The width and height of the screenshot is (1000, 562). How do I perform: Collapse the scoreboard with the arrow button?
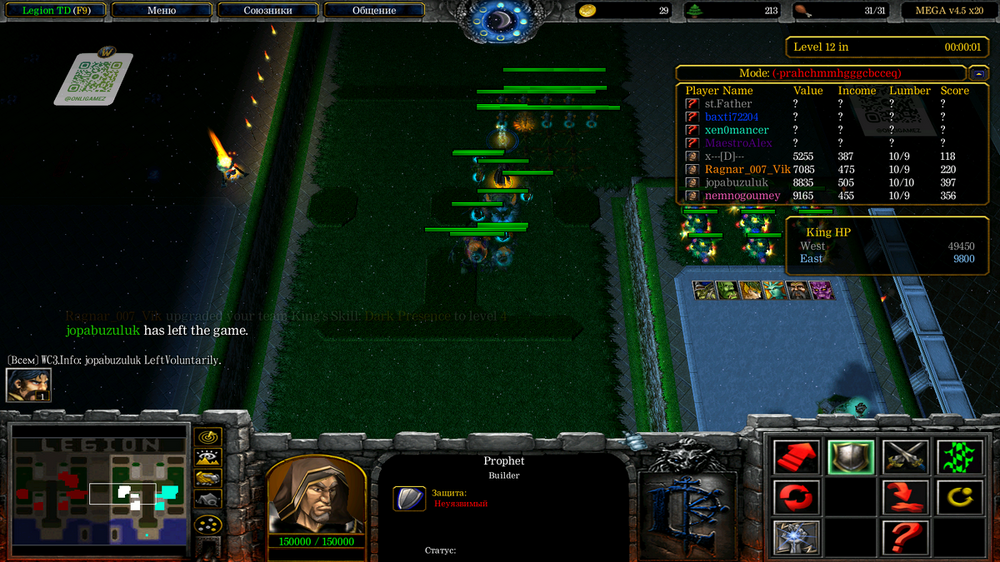979,73
